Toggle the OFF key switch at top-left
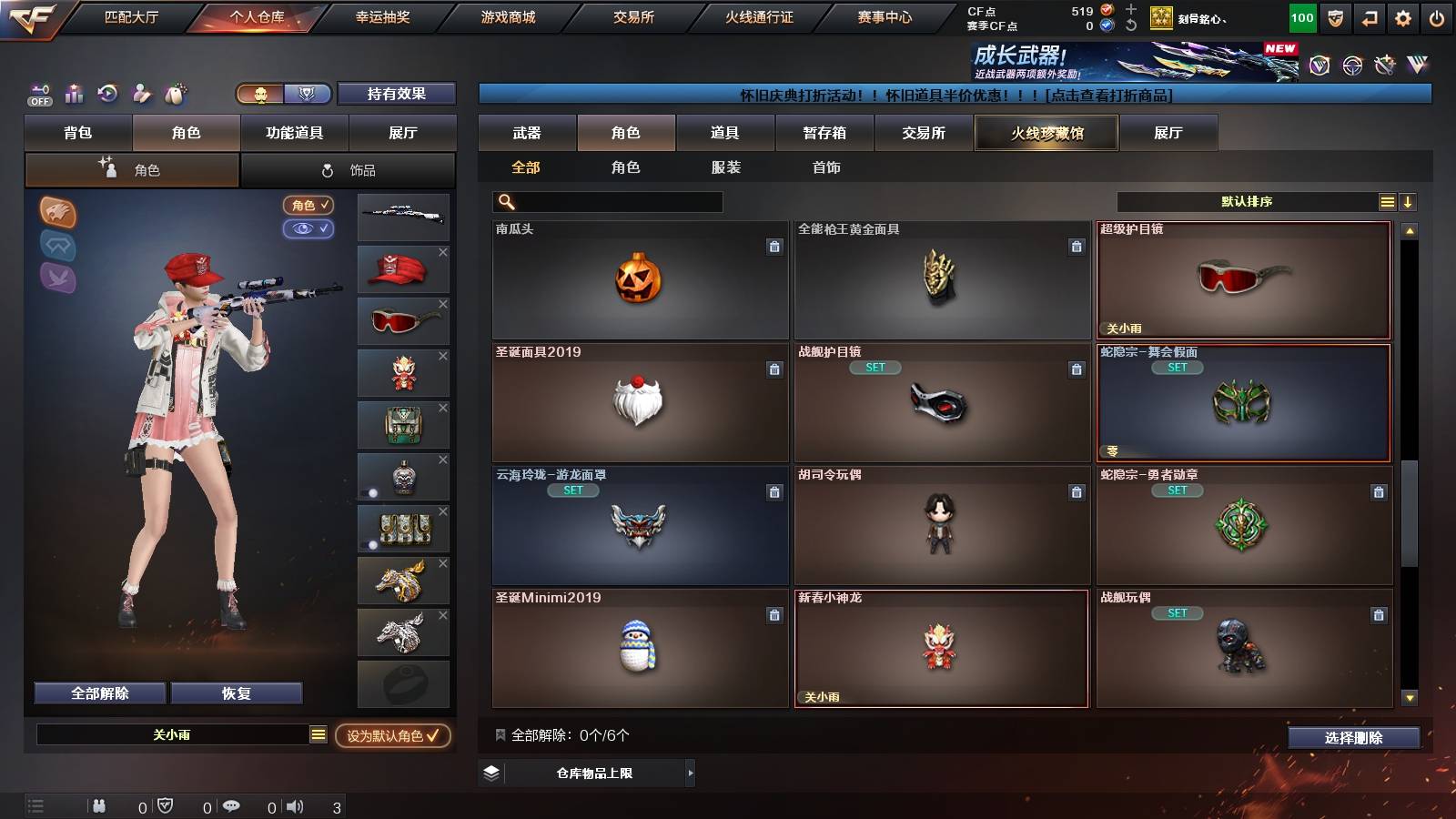The width and height of the screenshot is (1456, 819). (x=38, y=94)
